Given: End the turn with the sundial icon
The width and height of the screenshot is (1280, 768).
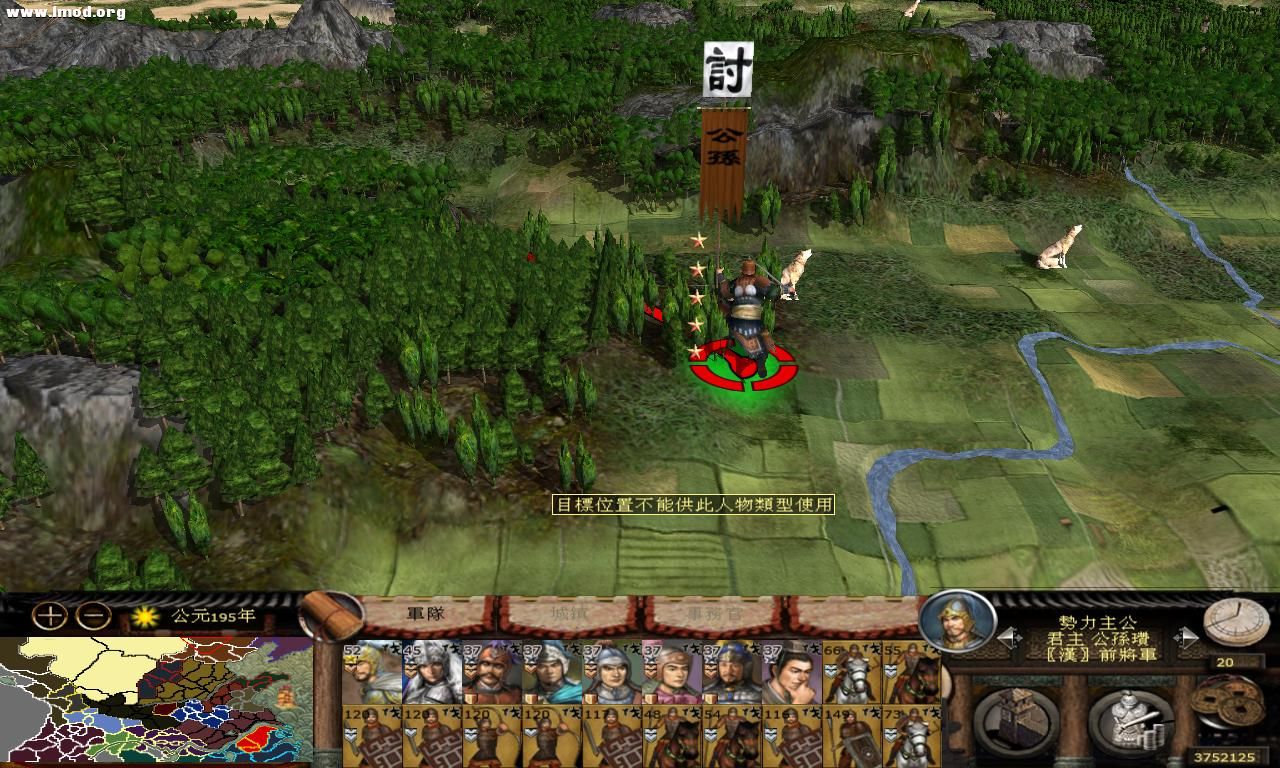Looking at the screenshot, I should (x=1236, y=618).
